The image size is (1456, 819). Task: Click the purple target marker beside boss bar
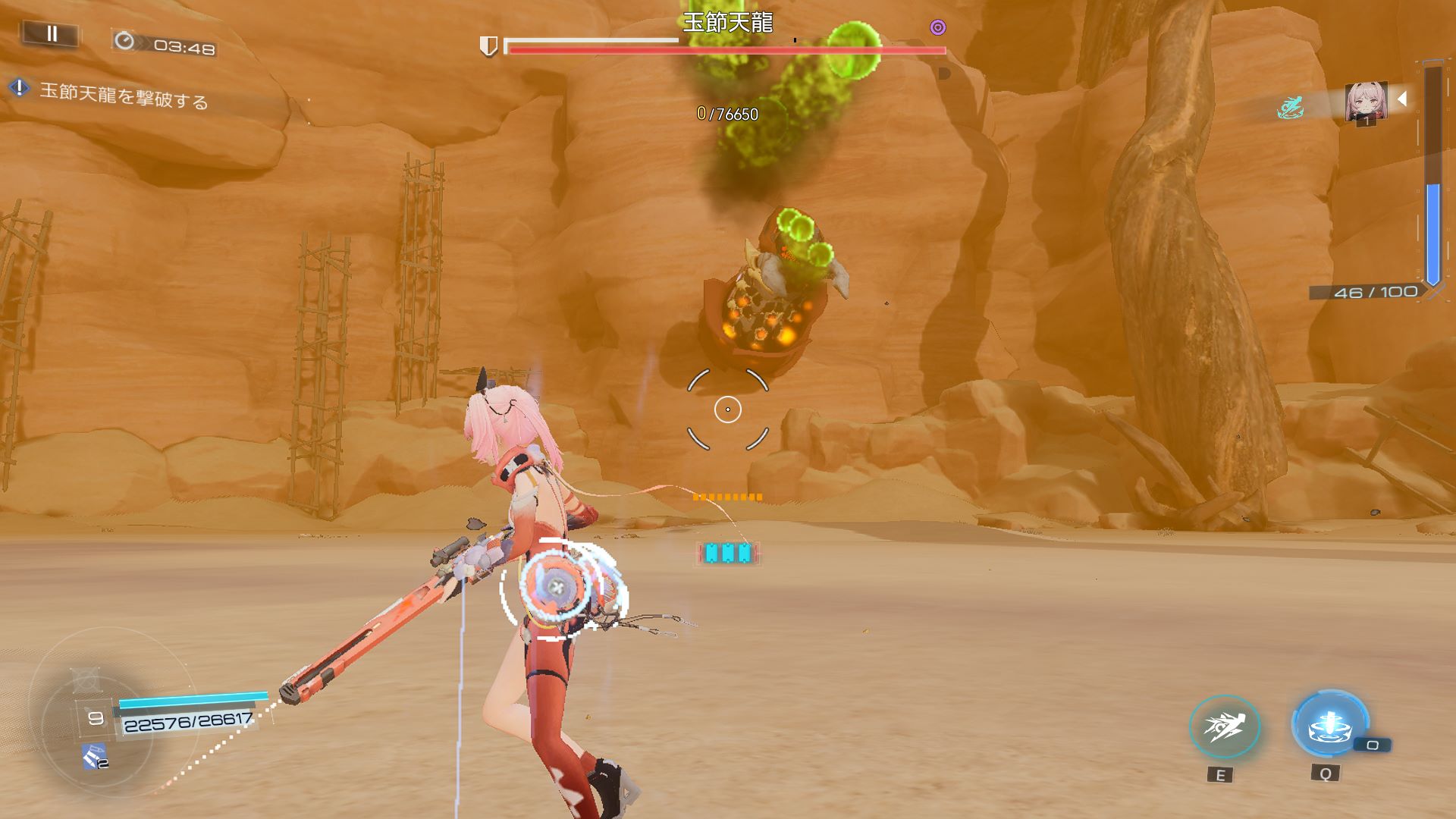click(x=938, y=28)
